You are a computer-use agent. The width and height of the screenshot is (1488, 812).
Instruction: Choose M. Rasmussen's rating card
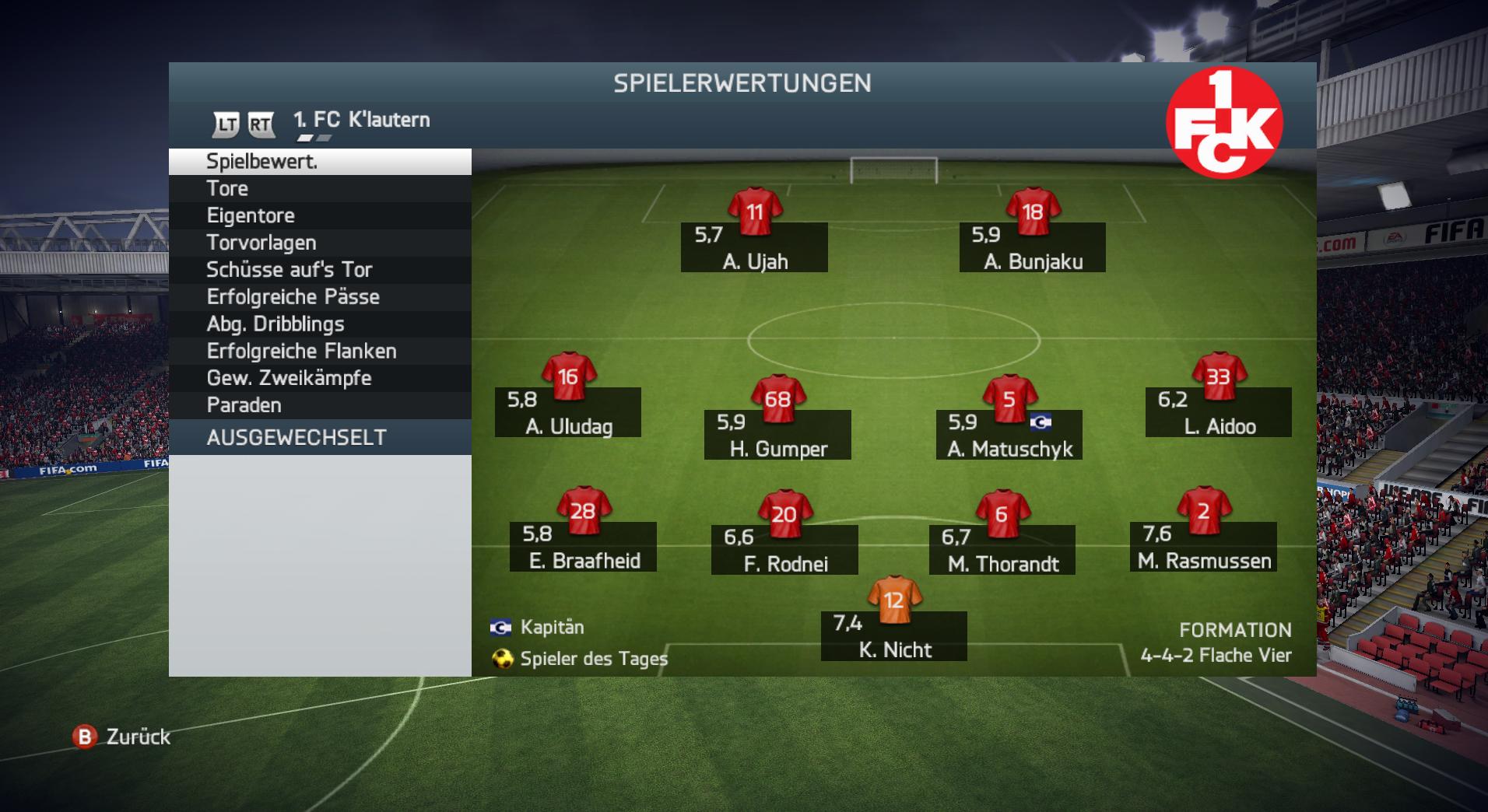click(1203, 546)
